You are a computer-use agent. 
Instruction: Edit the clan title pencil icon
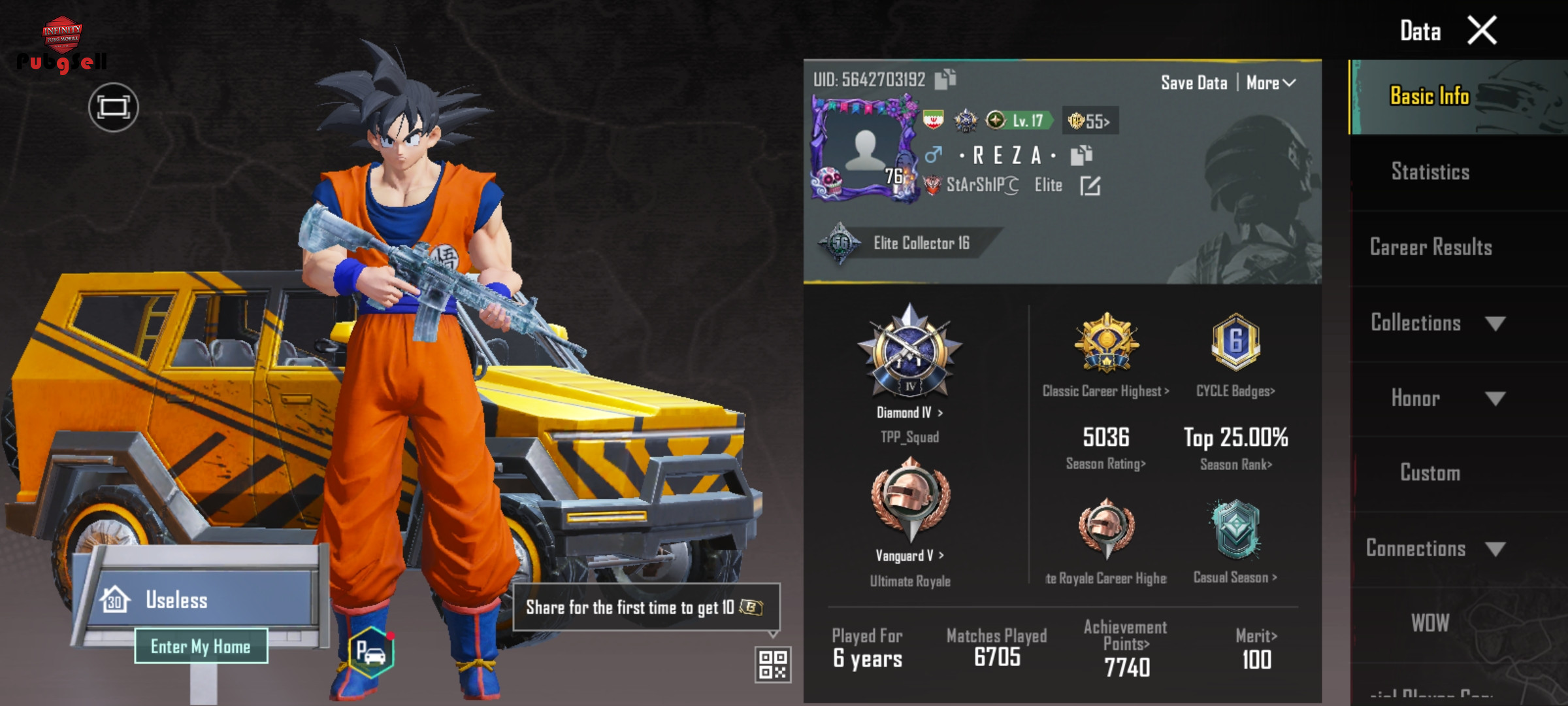[1090, 186]
